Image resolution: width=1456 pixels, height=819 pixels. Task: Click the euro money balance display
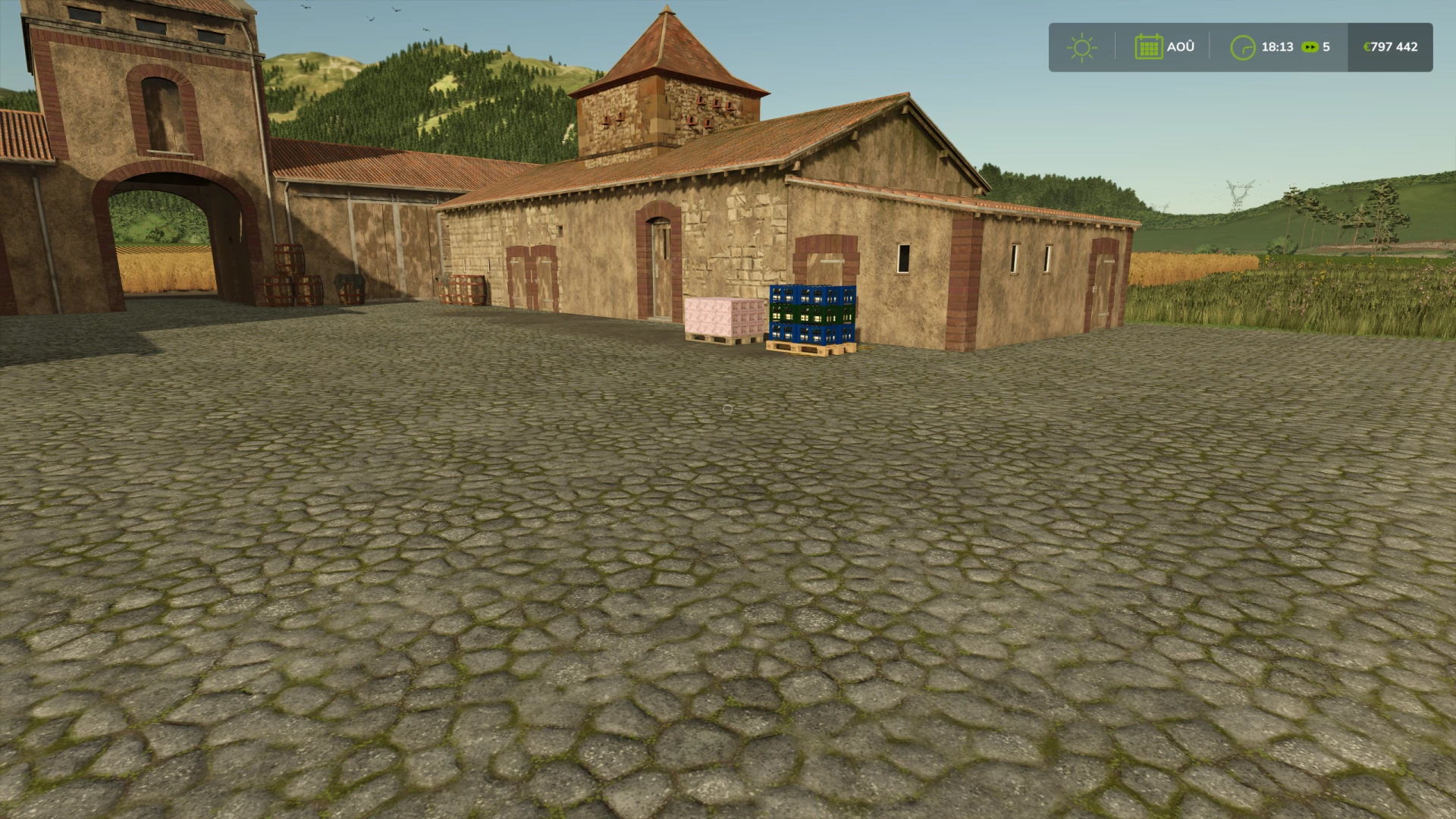tap(1389, 47)
